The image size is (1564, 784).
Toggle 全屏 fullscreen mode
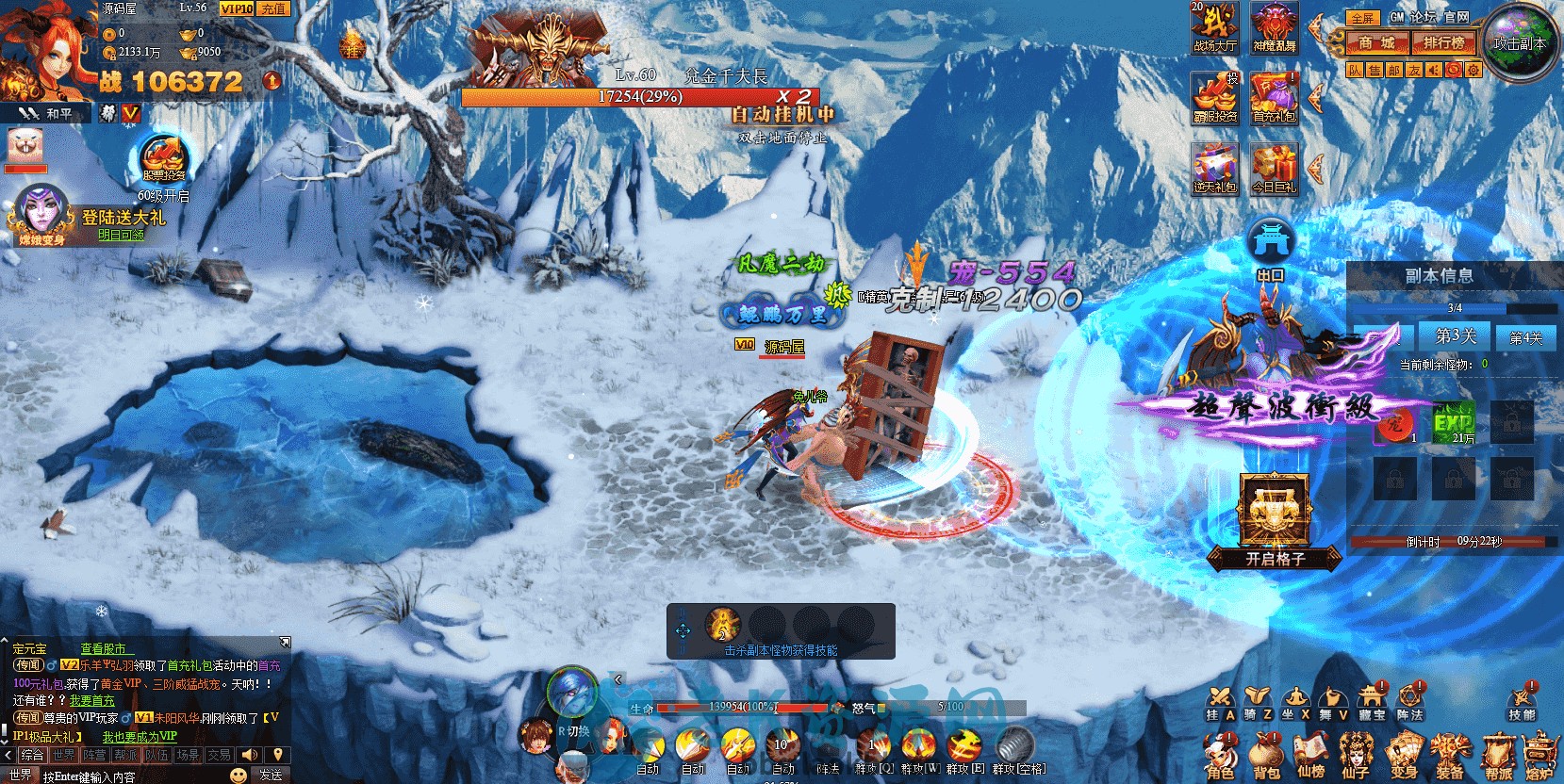(1362, 18)
